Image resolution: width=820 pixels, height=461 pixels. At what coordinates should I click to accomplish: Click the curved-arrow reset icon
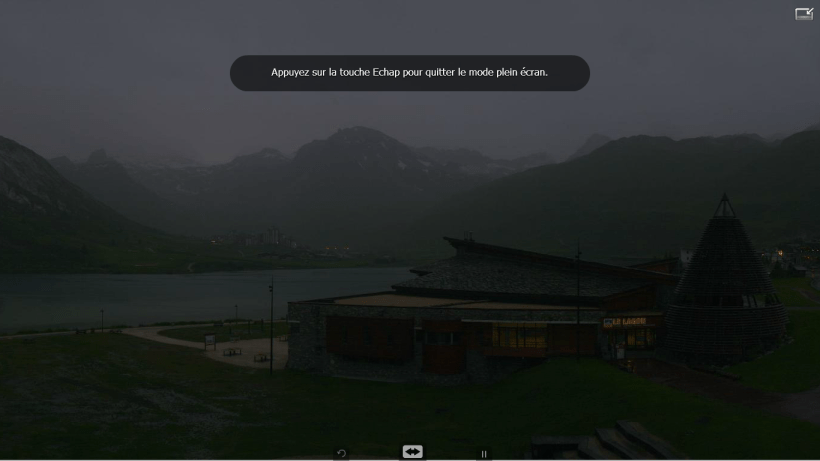pos(341,454)
